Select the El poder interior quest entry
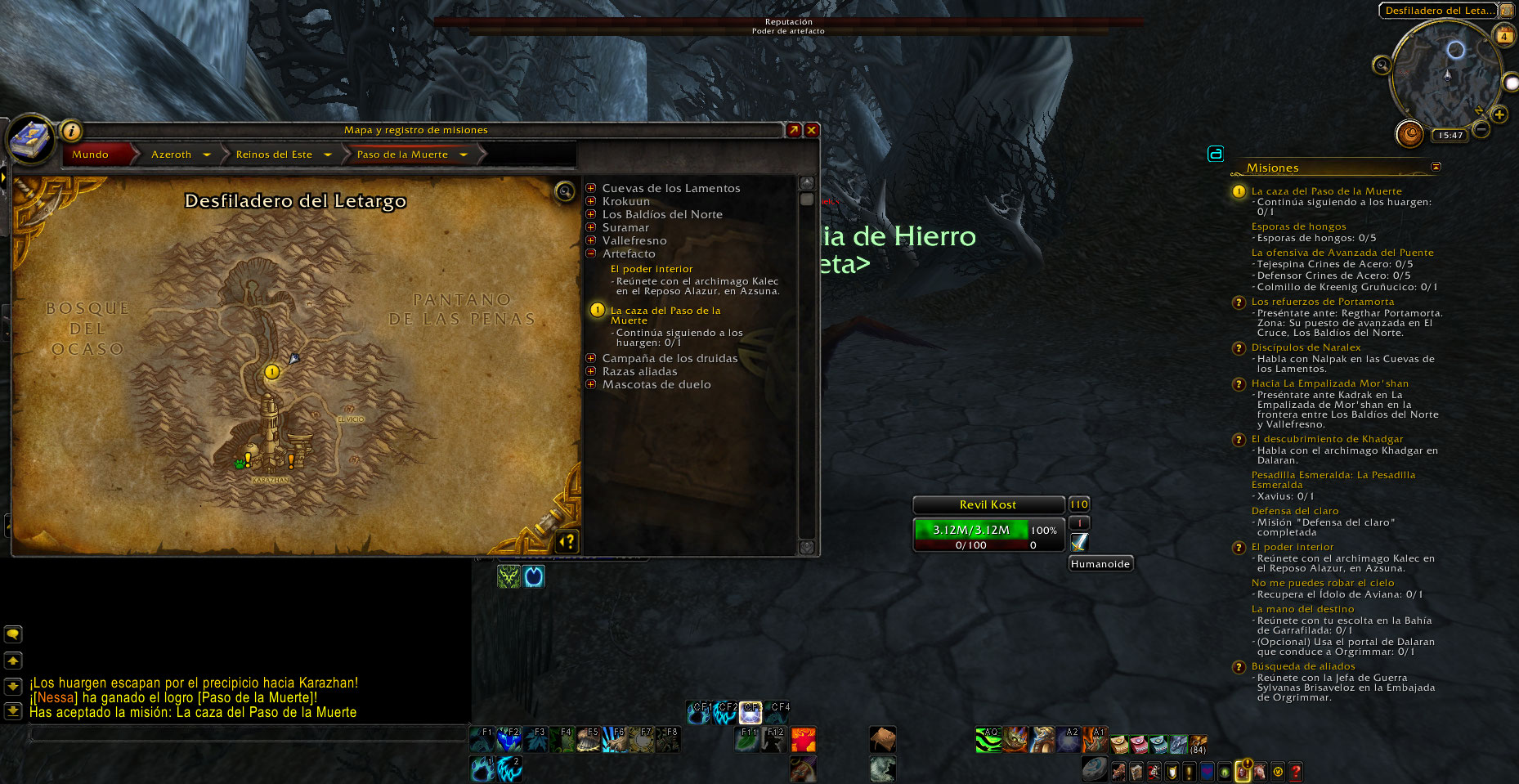 (x=652, y=269)
